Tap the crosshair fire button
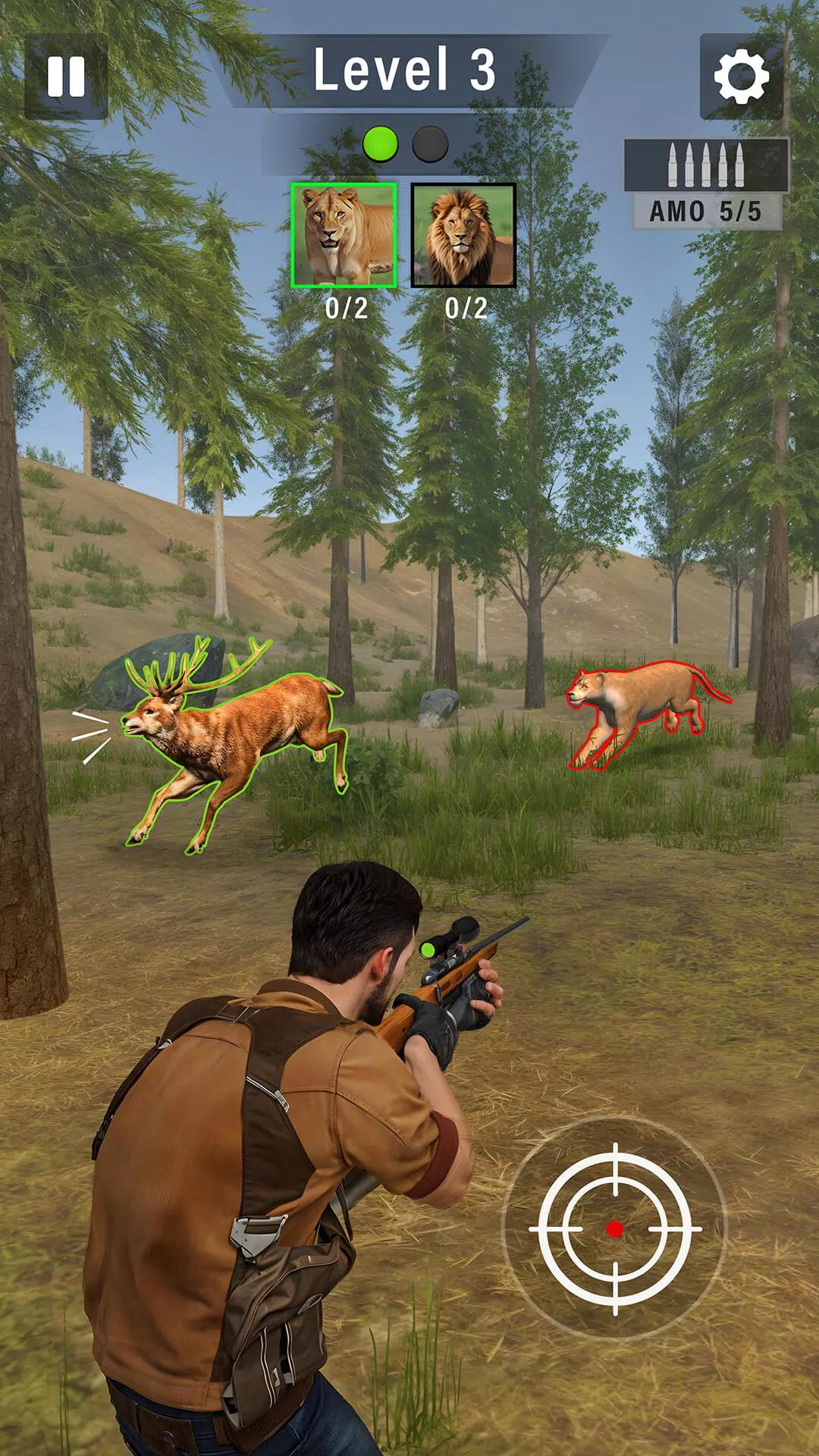This screenshot has height=1456, width=819. (615, 1228)
